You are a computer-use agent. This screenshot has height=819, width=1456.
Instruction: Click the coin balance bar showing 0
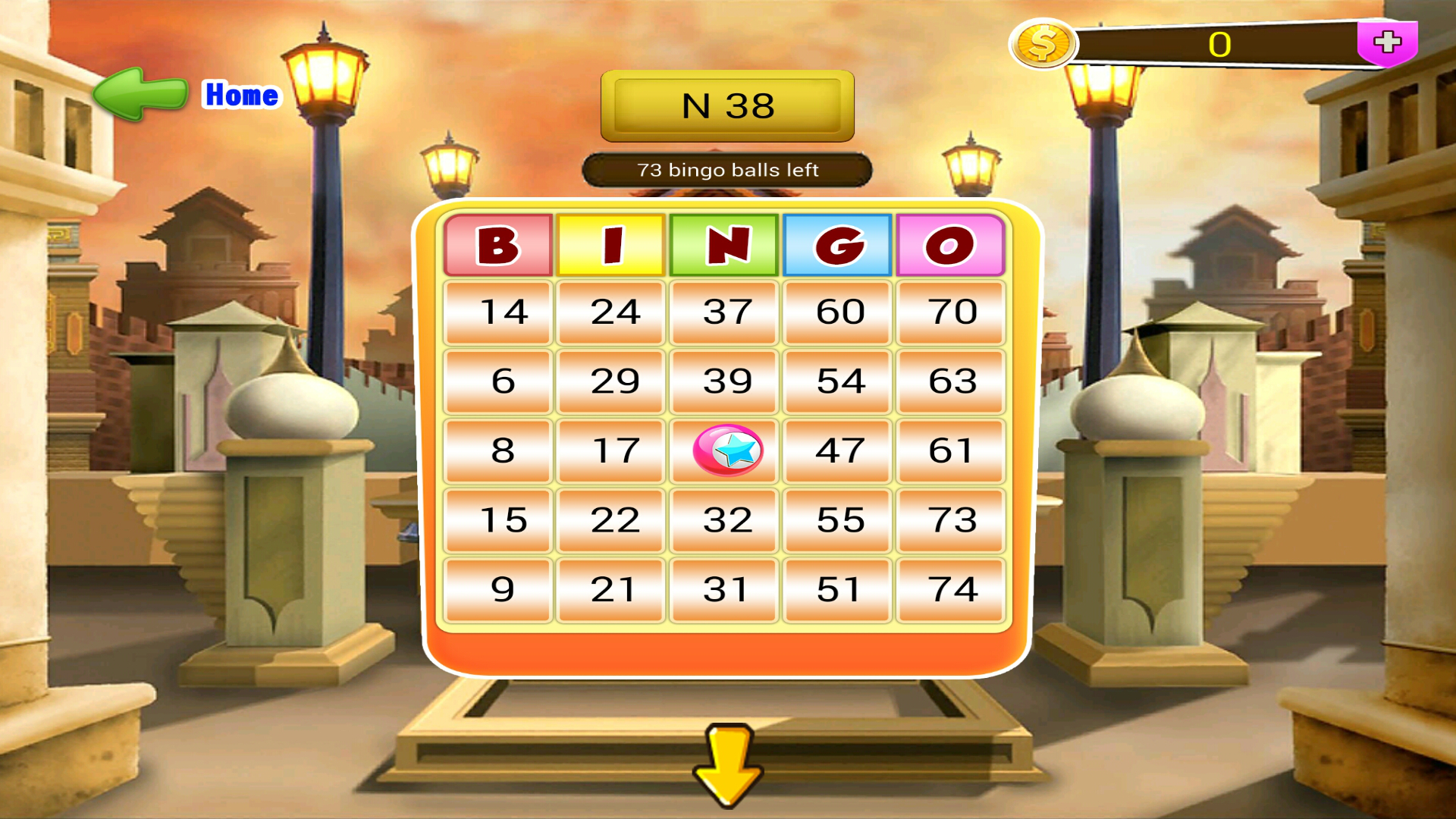click(x=1221, y=44)
